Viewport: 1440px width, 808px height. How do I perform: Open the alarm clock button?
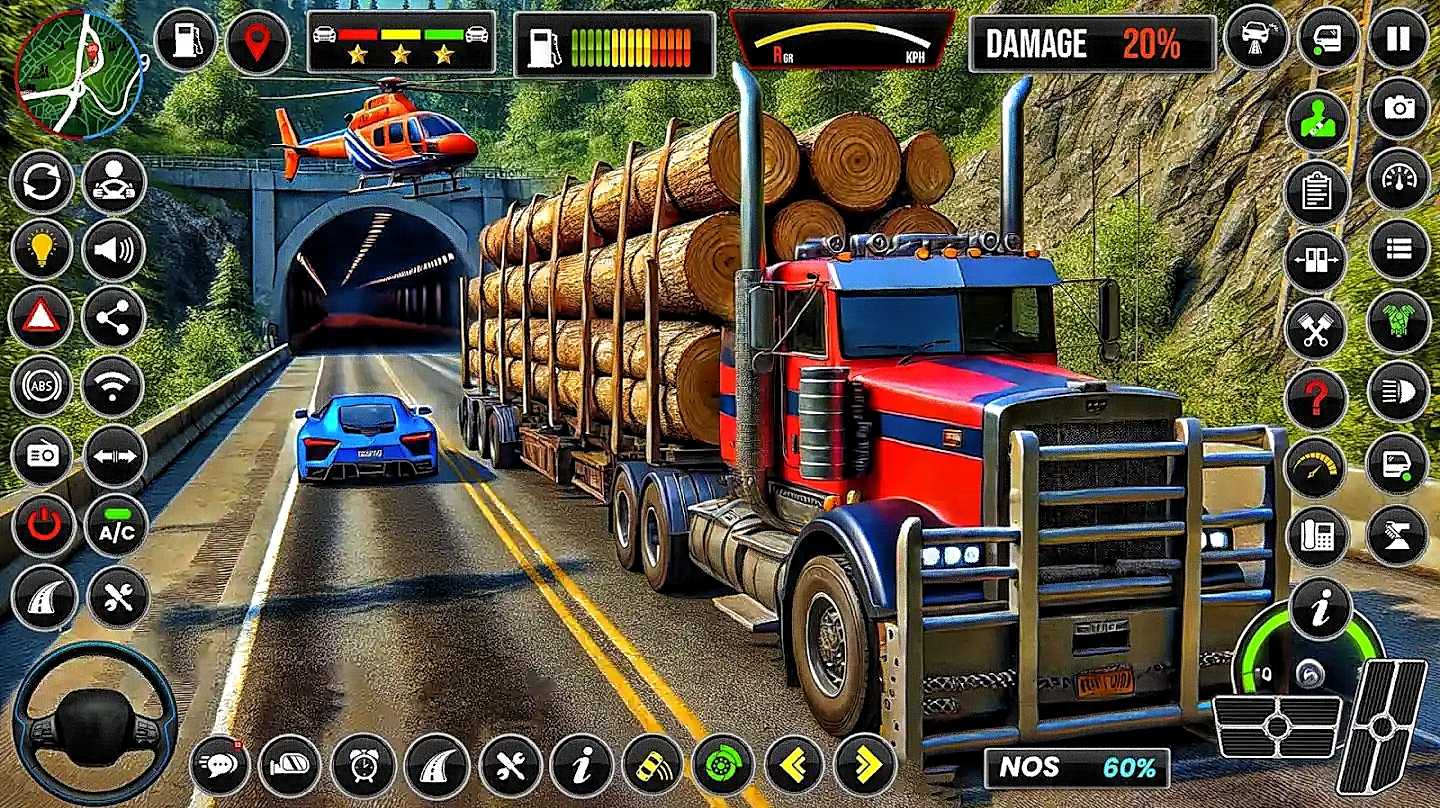pyautogui.click(x=363, y=765)
